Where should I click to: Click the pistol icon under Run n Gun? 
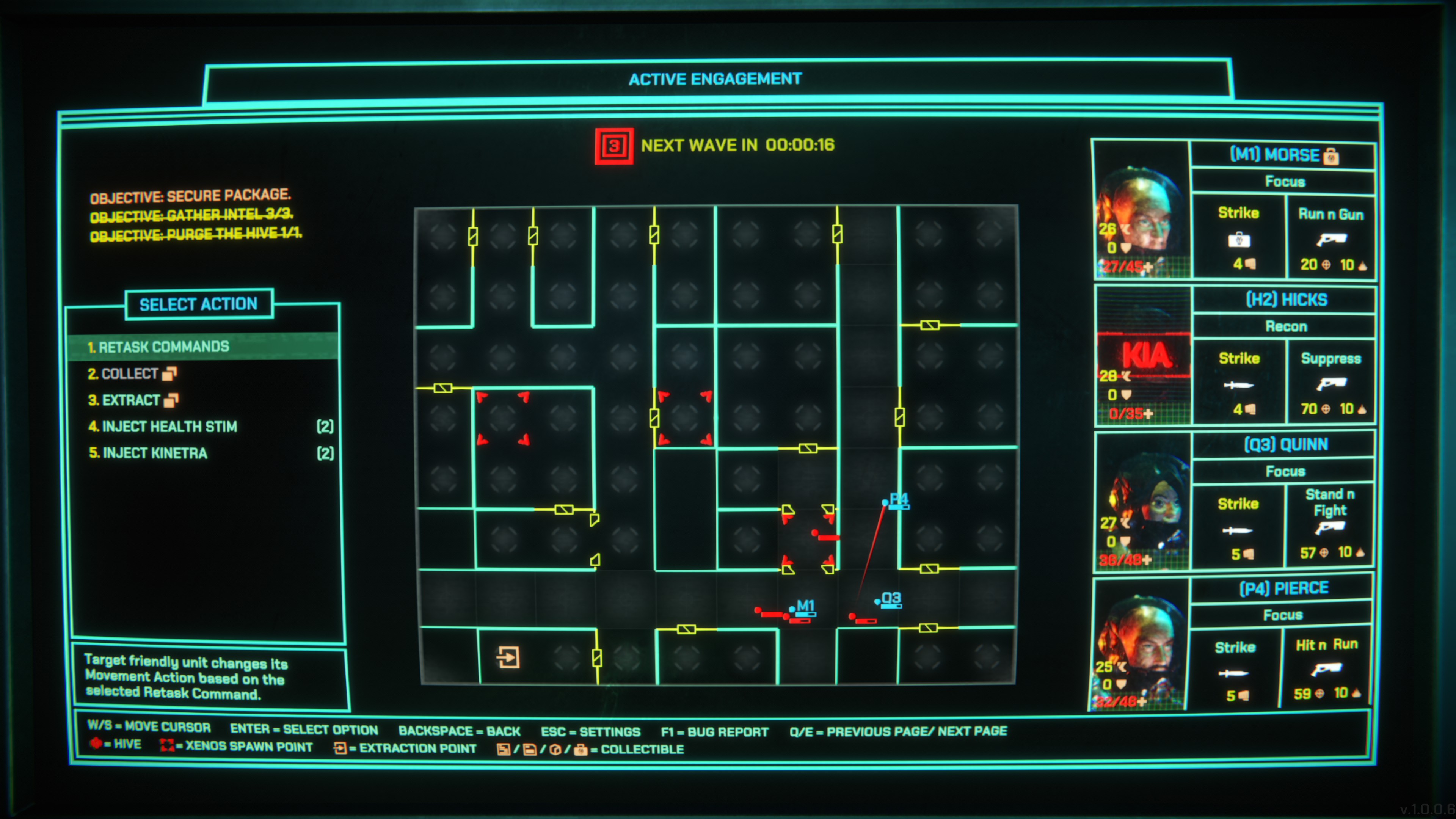(x=1334, y=240)
